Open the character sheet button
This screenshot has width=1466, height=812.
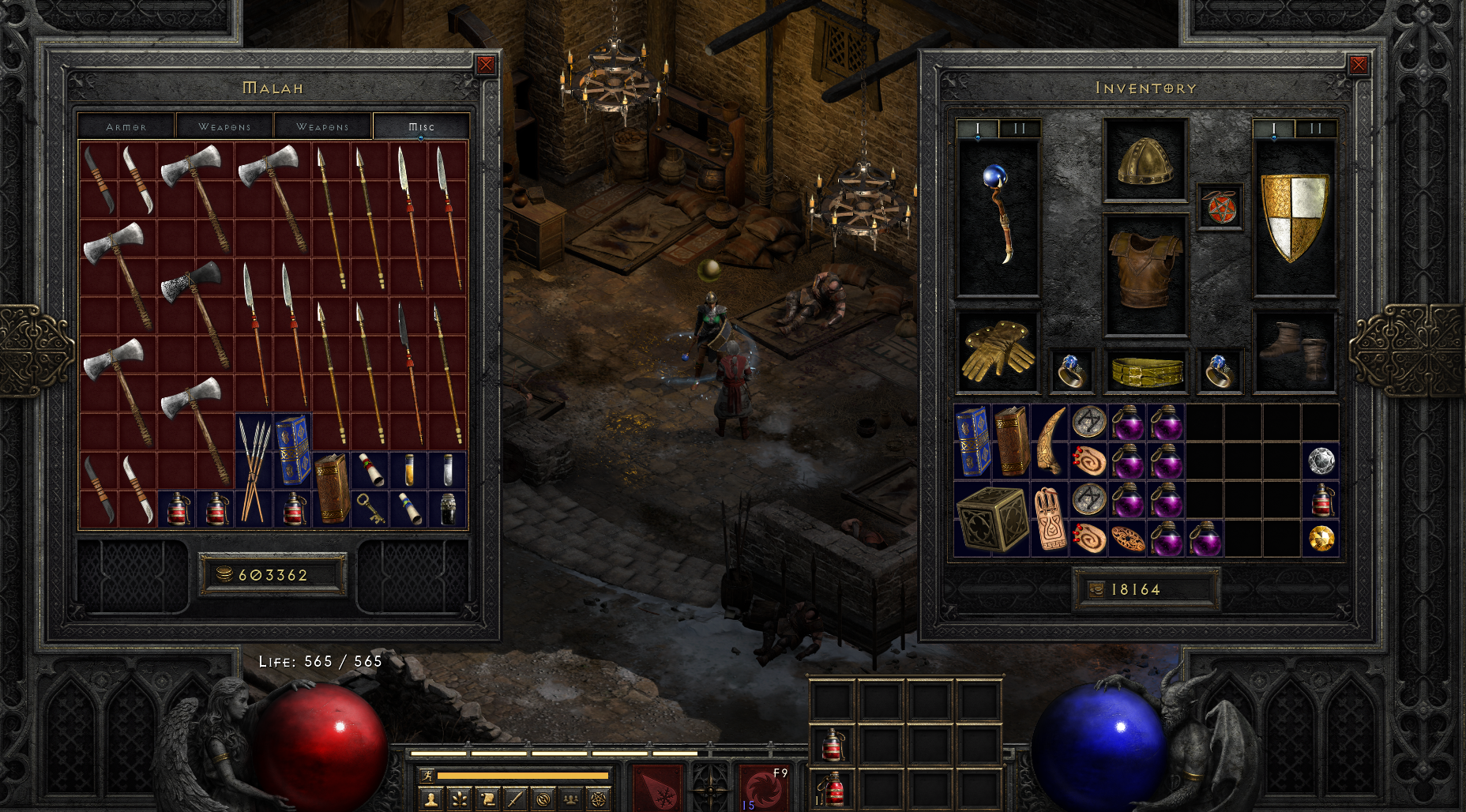430,800
